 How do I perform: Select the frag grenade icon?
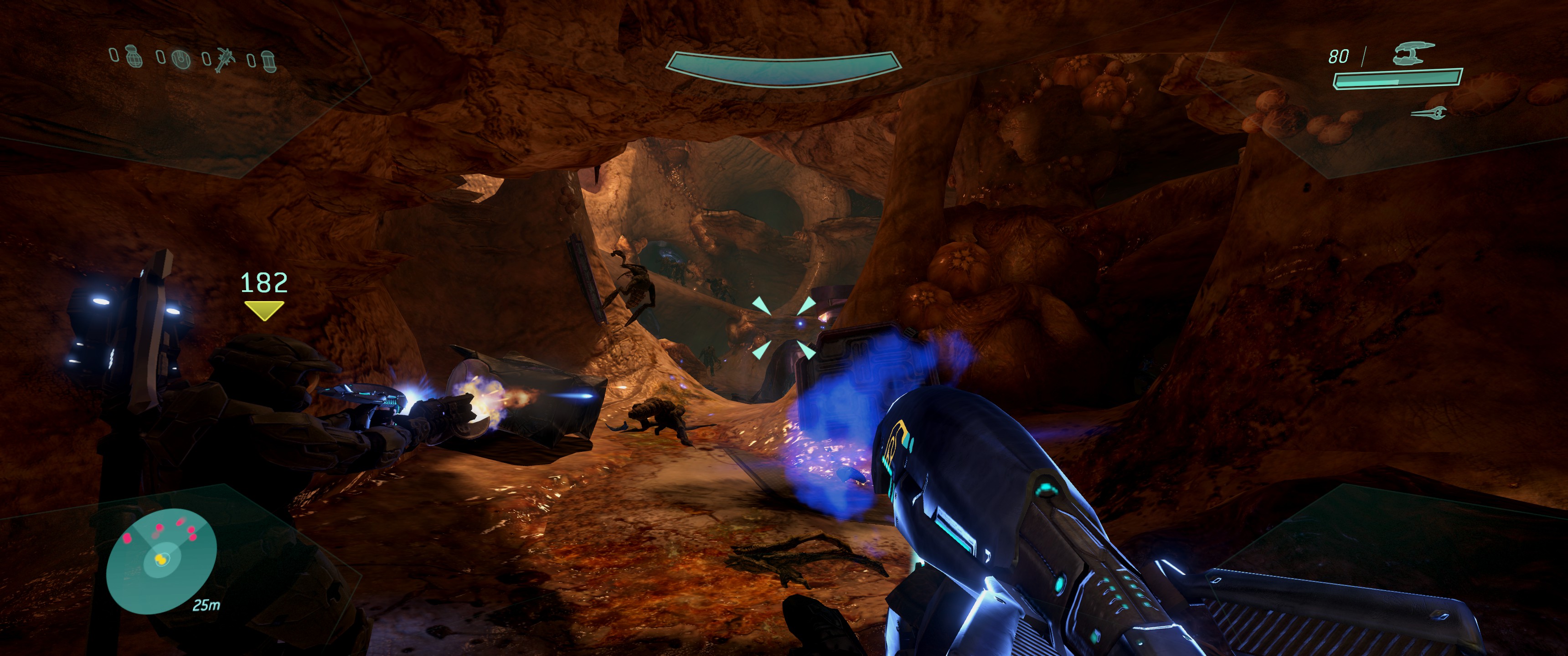click(x=134, y=57)
